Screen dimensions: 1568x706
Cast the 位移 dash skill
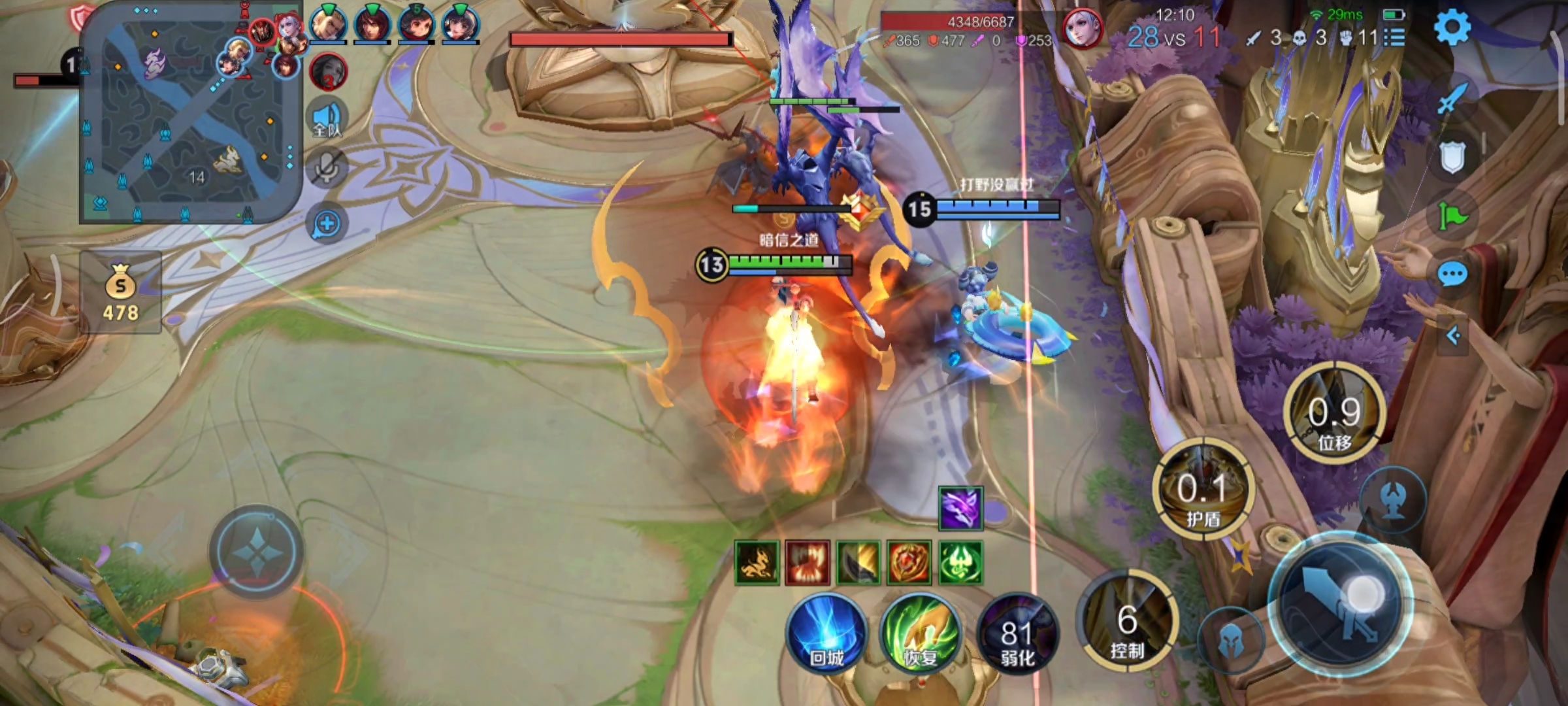1334,413
